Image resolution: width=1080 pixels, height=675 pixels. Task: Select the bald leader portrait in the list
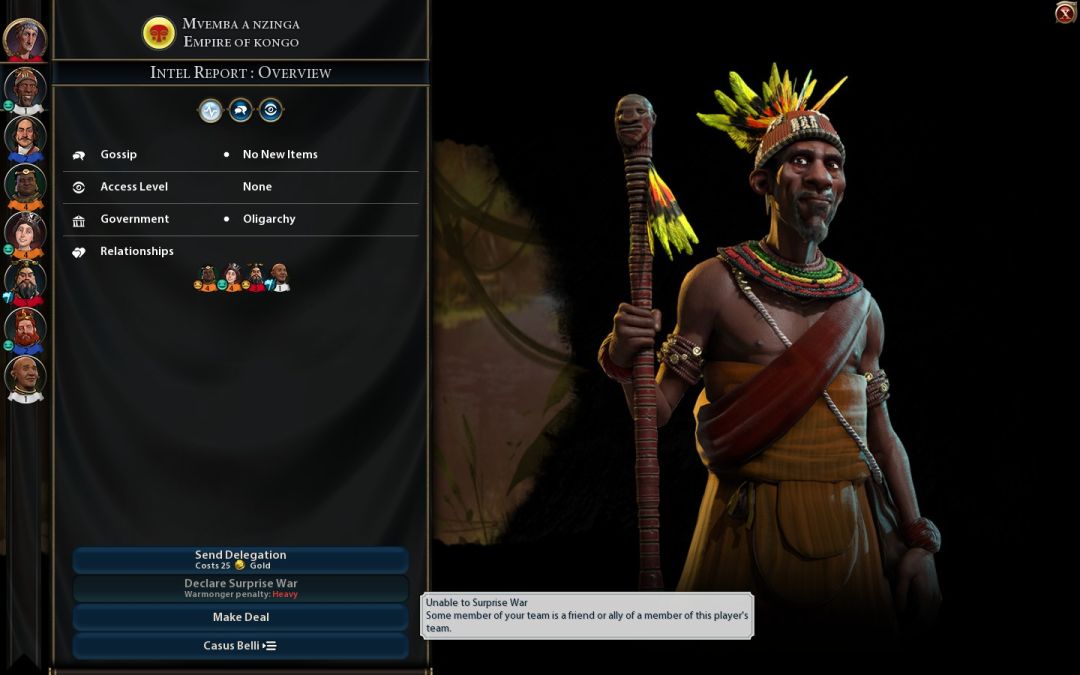[24, 377]
